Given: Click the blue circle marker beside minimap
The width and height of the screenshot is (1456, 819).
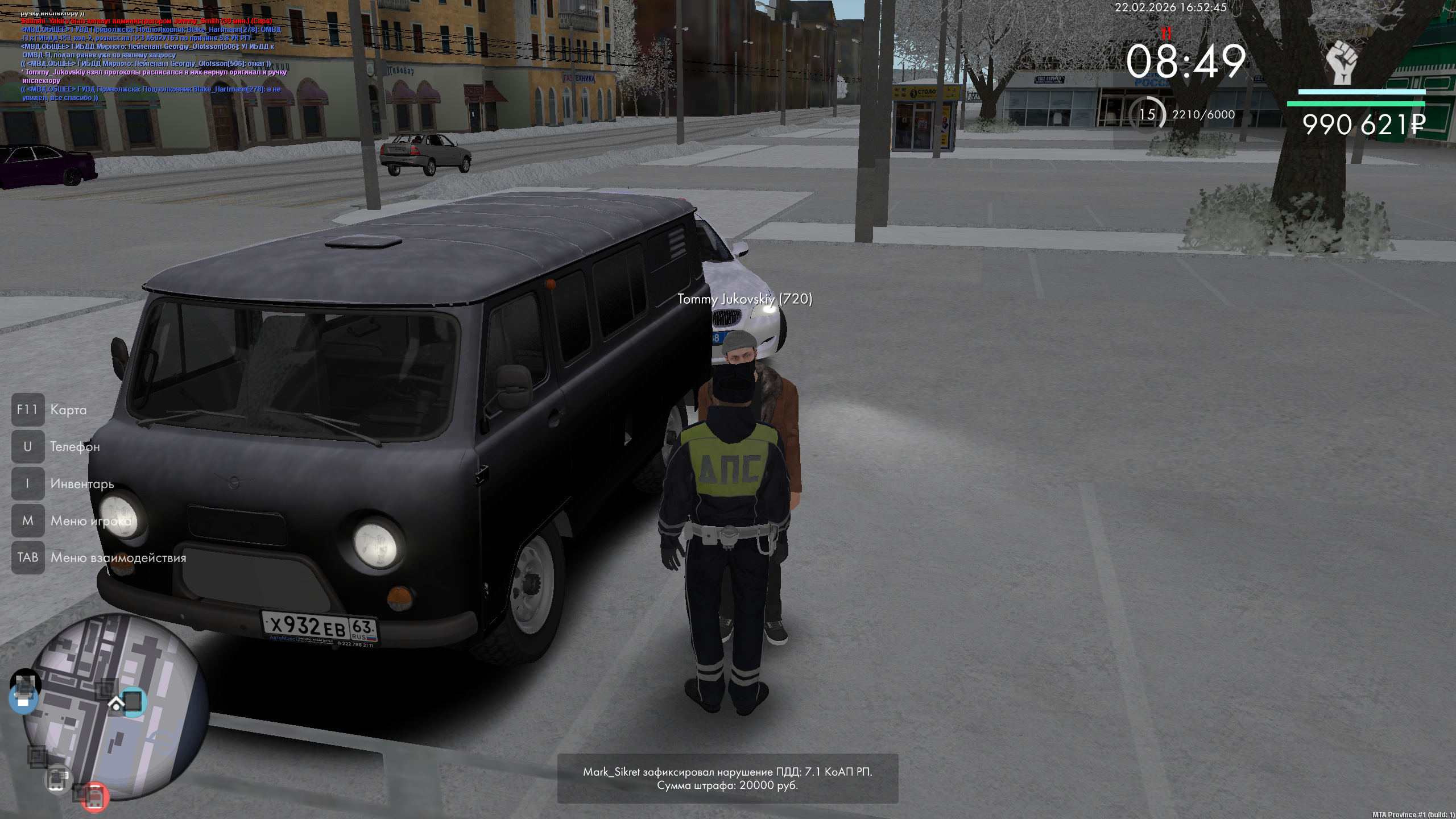Looking at the screenshot, I should tap(23, 698).
